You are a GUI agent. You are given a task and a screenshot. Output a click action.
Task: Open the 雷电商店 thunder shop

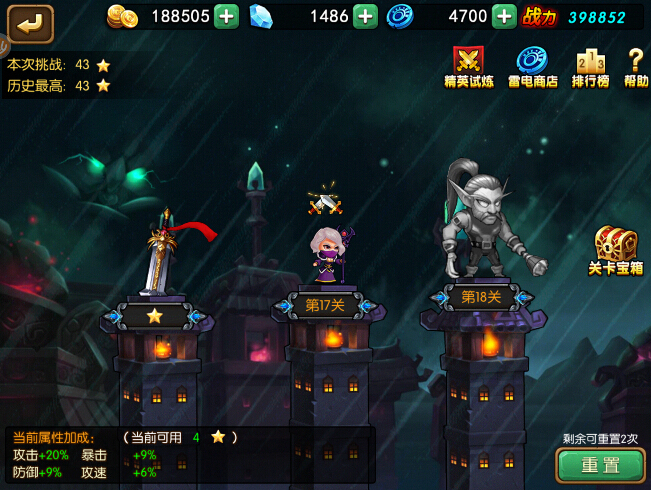532,66
